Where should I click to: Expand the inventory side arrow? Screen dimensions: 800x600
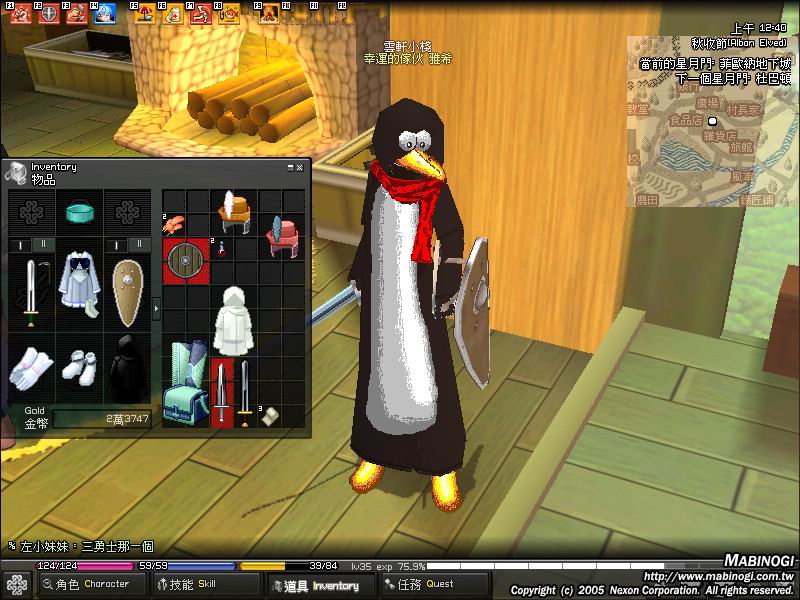tap(155, 310)
